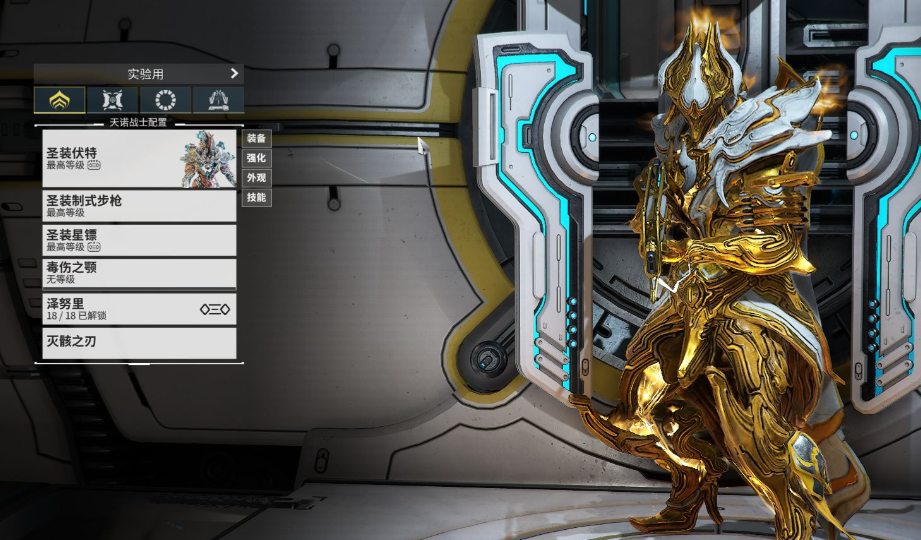Open the second loadout category tab
This screenshot has width=921, height=540.
[112, 100]
